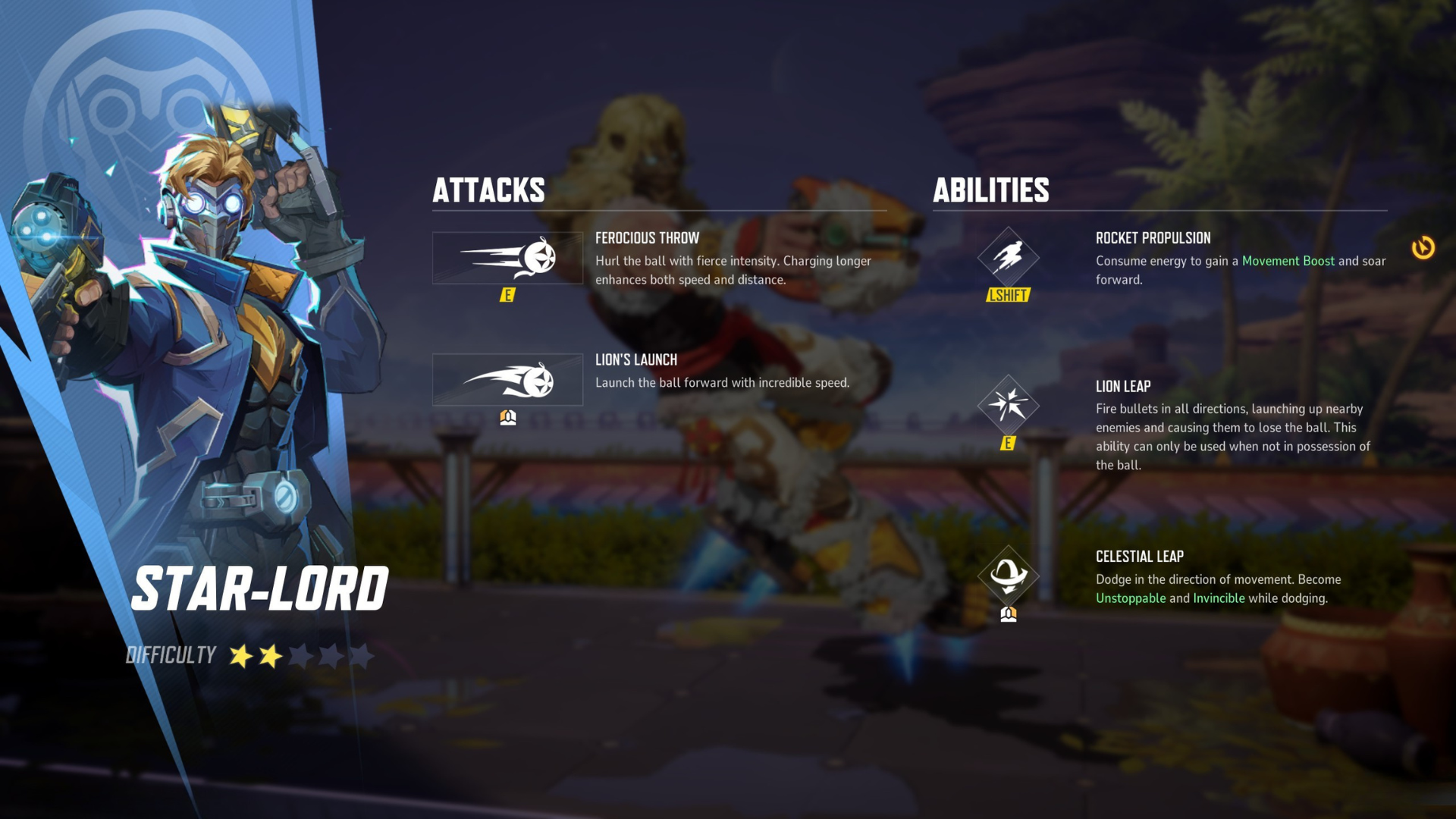Click the Lion's Launch ball icon
This screenshot has height=819, width=1456.
507,380
